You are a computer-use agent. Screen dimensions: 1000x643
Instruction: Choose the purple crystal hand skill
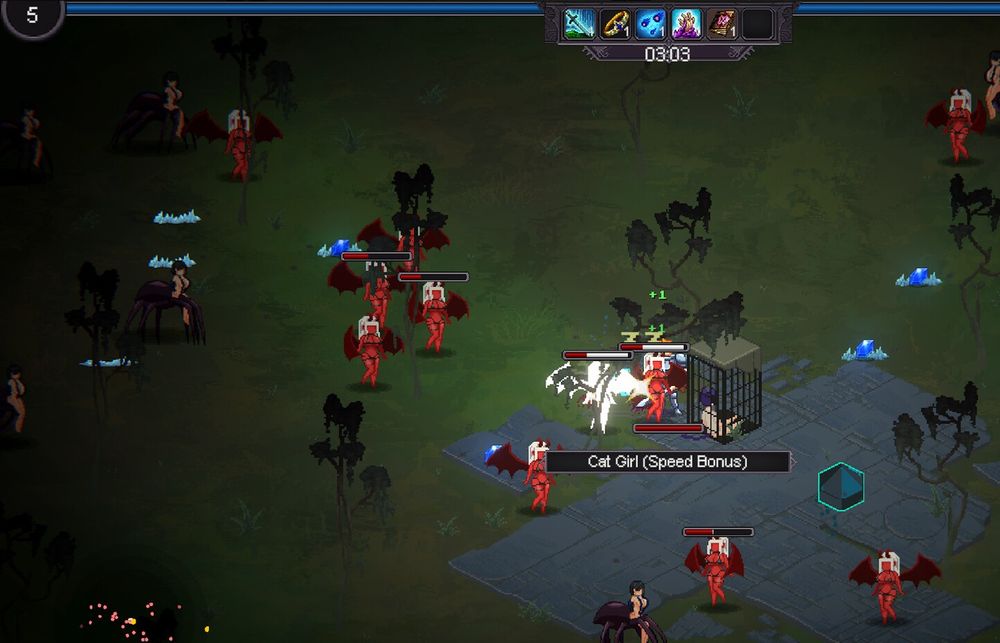686,24
